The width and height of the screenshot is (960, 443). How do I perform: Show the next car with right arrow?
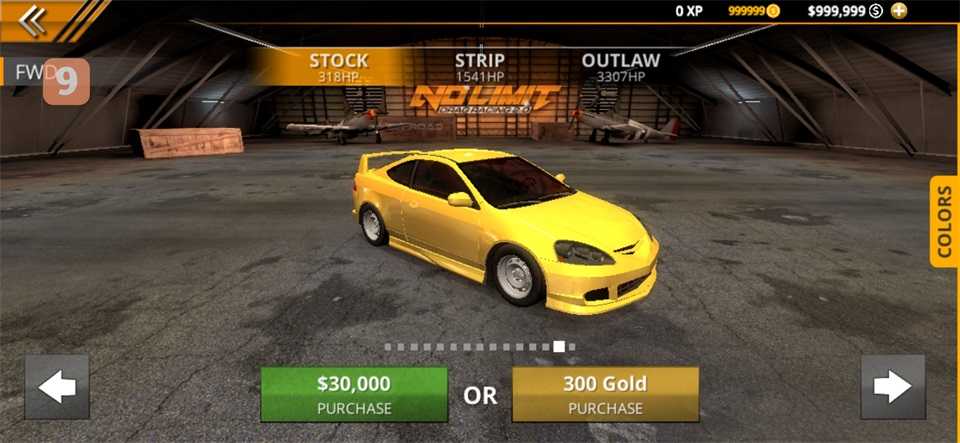(892, 387)
